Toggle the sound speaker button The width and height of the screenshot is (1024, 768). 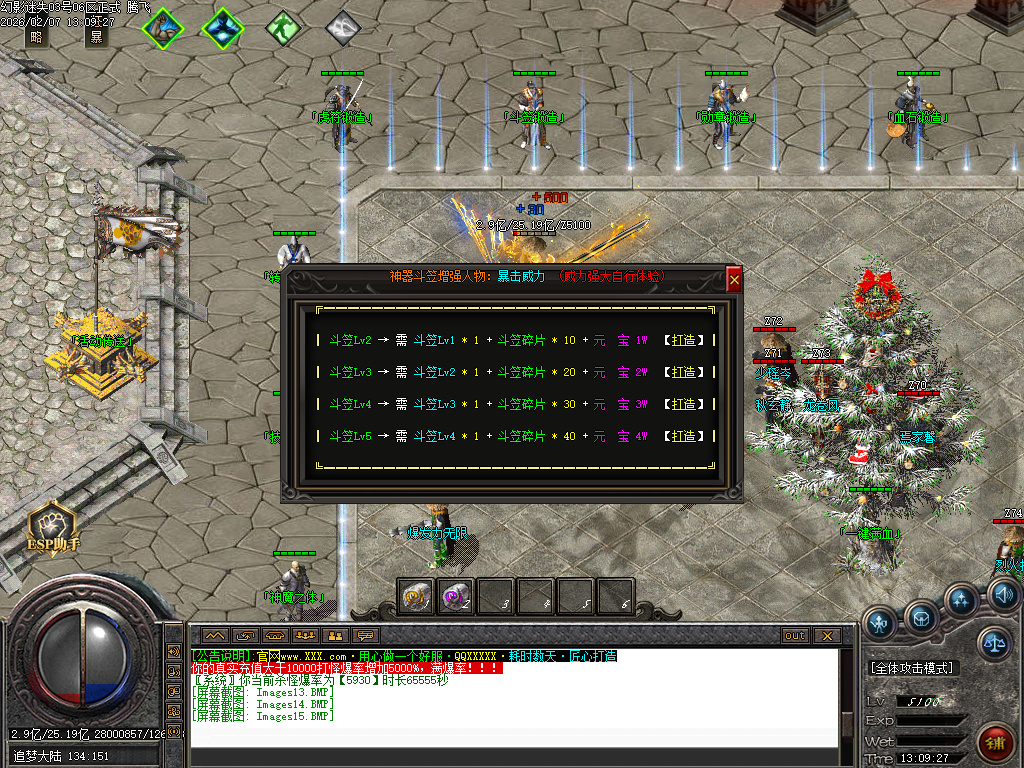1003,597
